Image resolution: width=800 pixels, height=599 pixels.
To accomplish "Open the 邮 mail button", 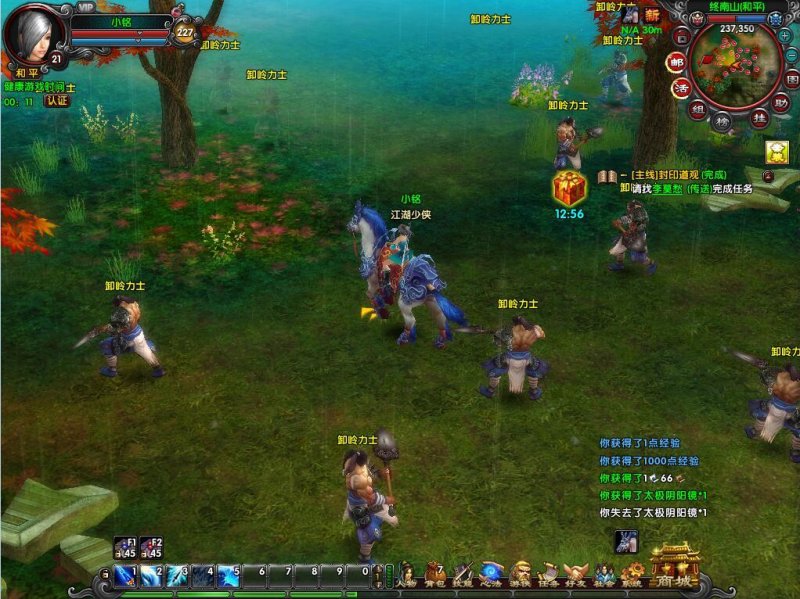I will [x=677, y=62].
